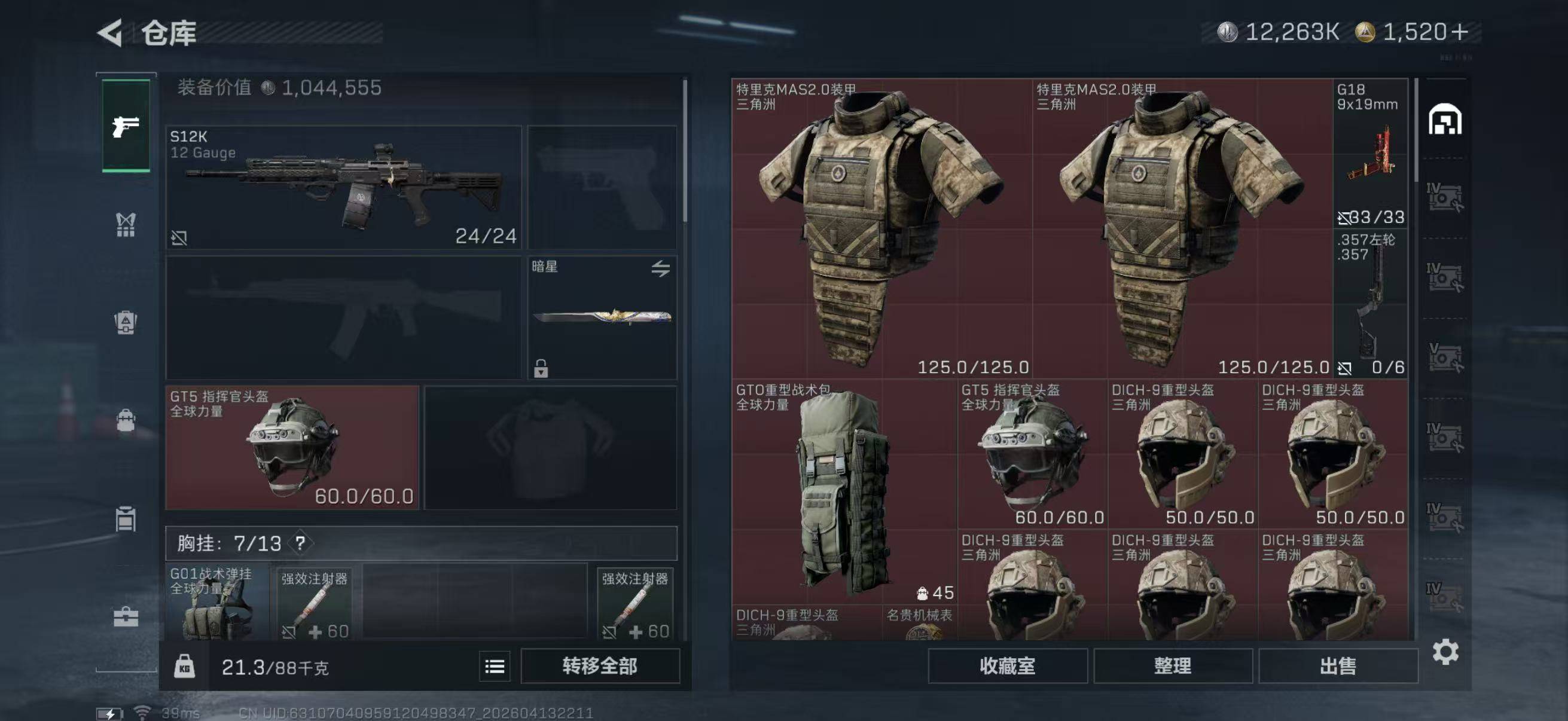1568x721 pixels.
Task: Click the 转移全部 transfer all button
Action: [600, 666]
